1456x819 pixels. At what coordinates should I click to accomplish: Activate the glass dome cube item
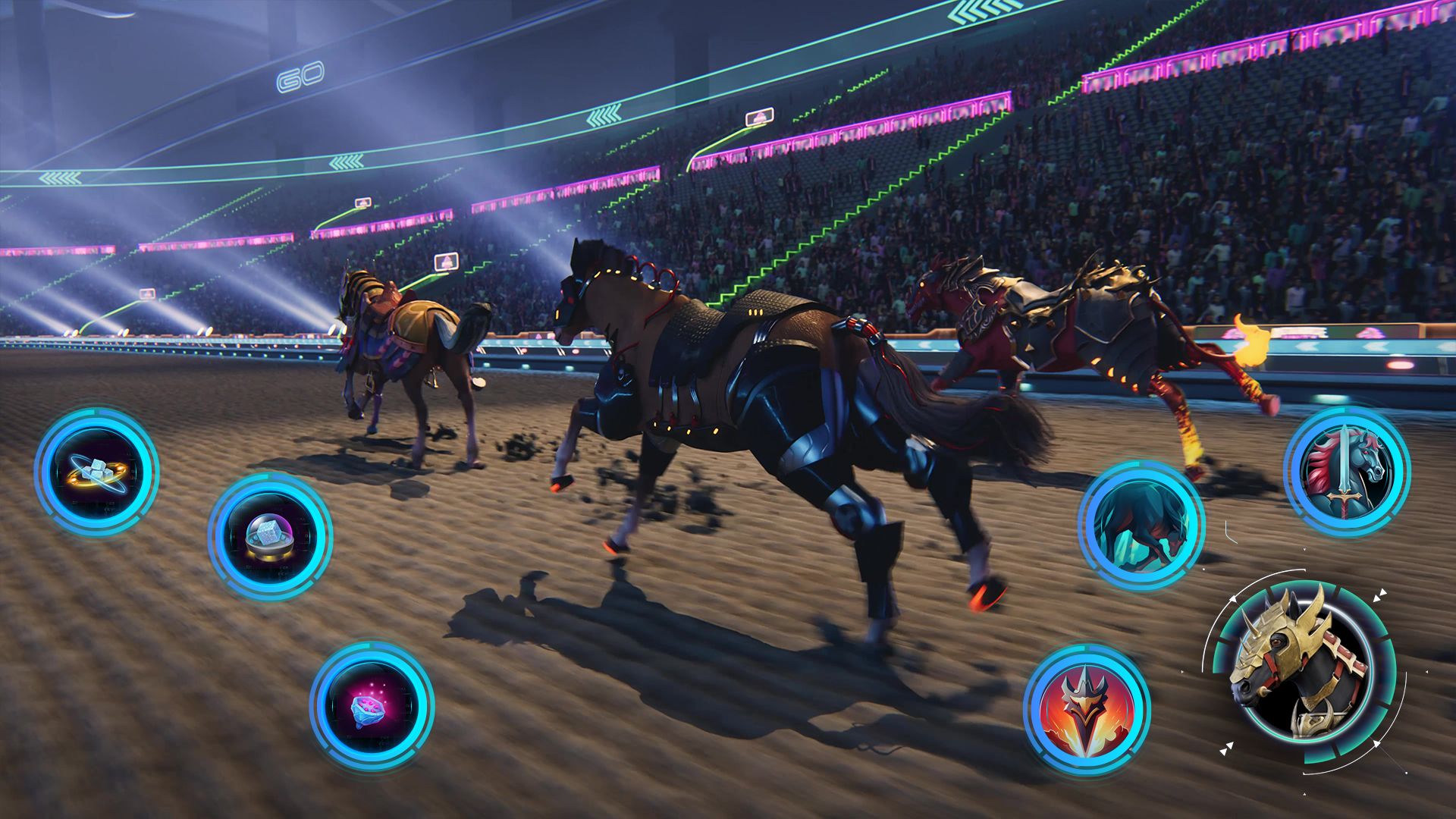269,535
